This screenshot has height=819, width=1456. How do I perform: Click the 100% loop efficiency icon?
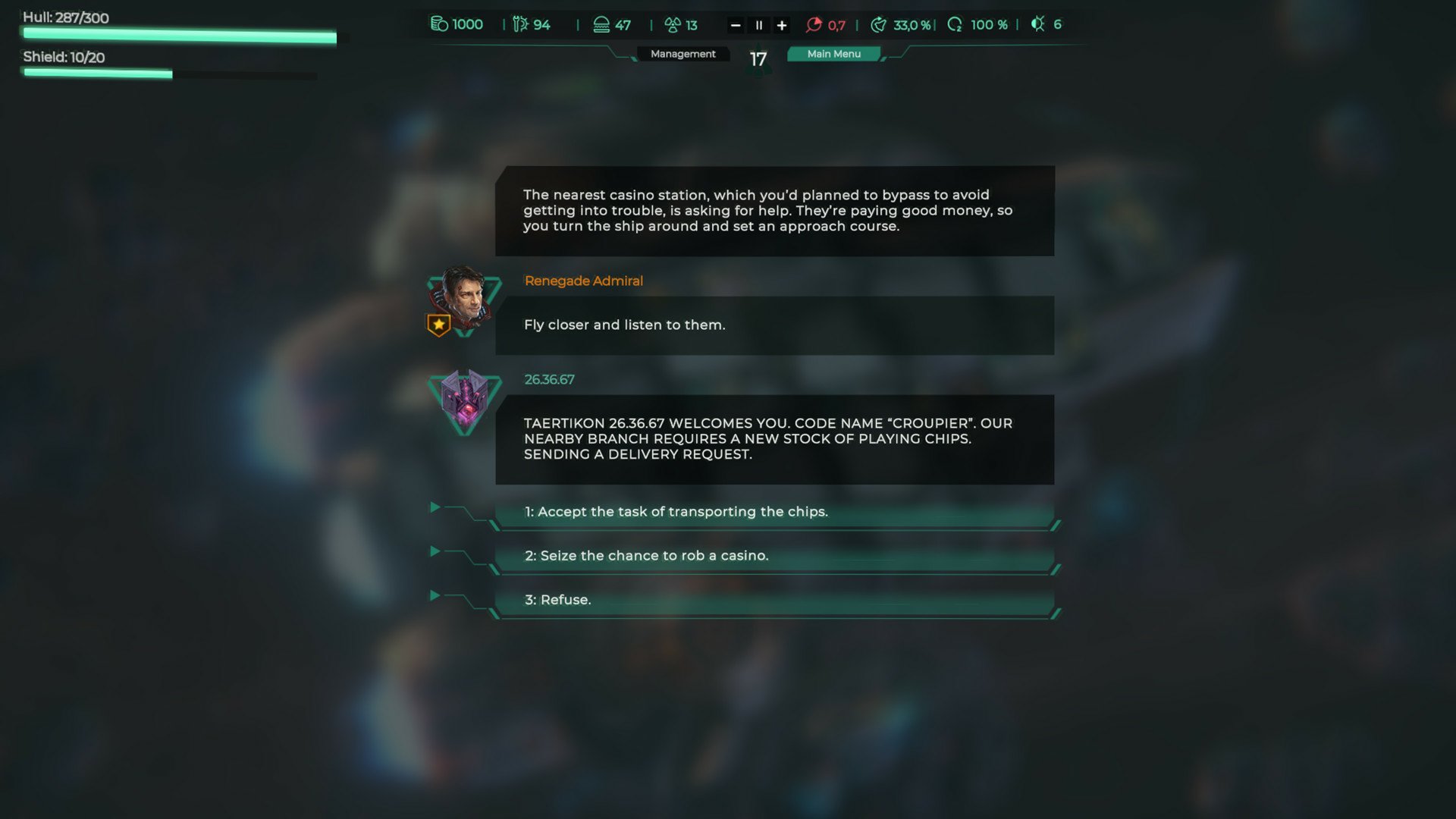954,24
